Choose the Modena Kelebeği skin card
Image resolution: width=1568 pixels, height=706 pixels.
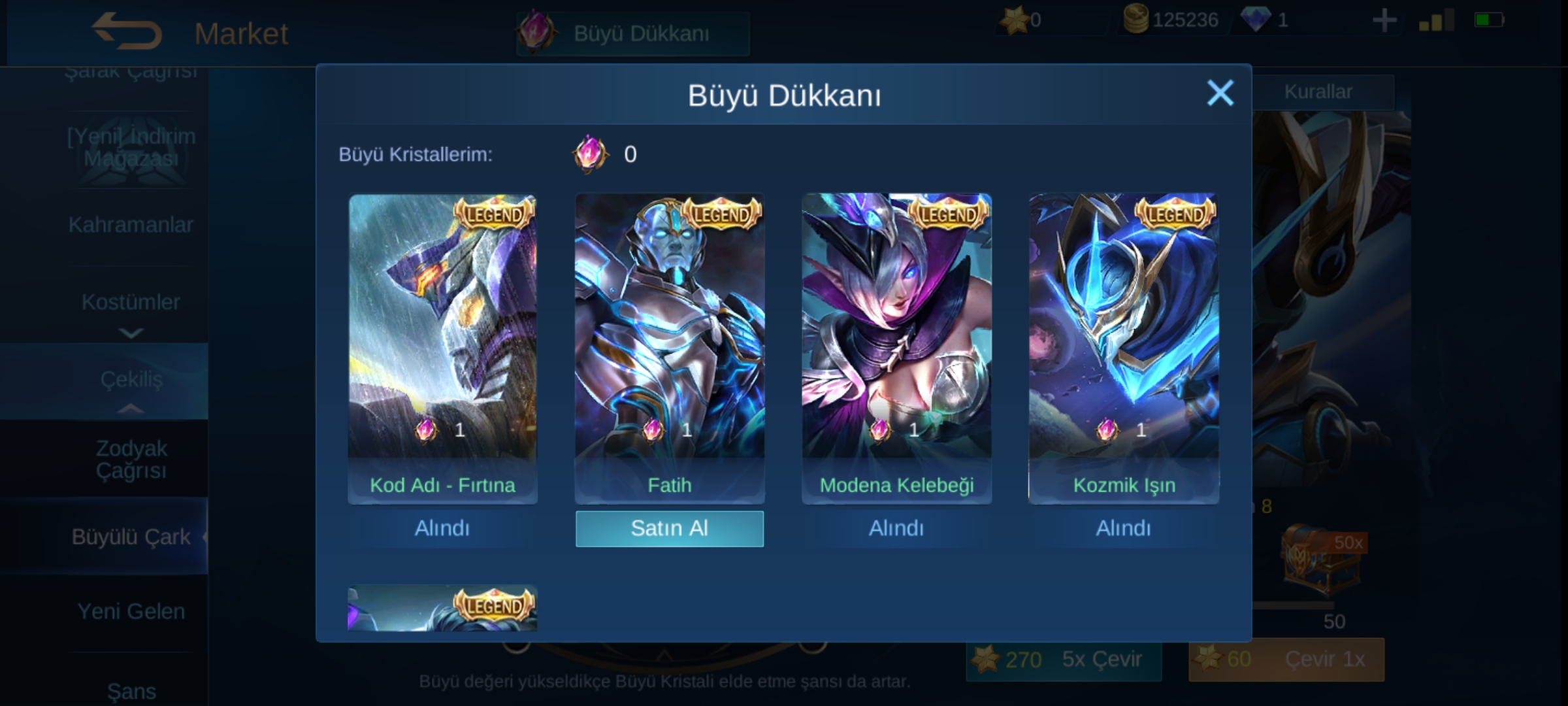coord(896,340)
